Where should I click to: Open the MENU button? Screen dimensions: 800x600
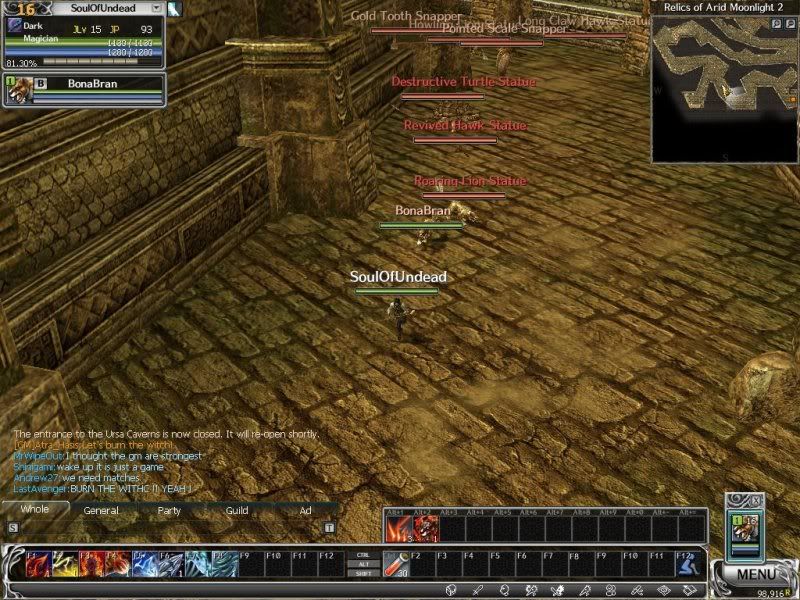(753, 574)
